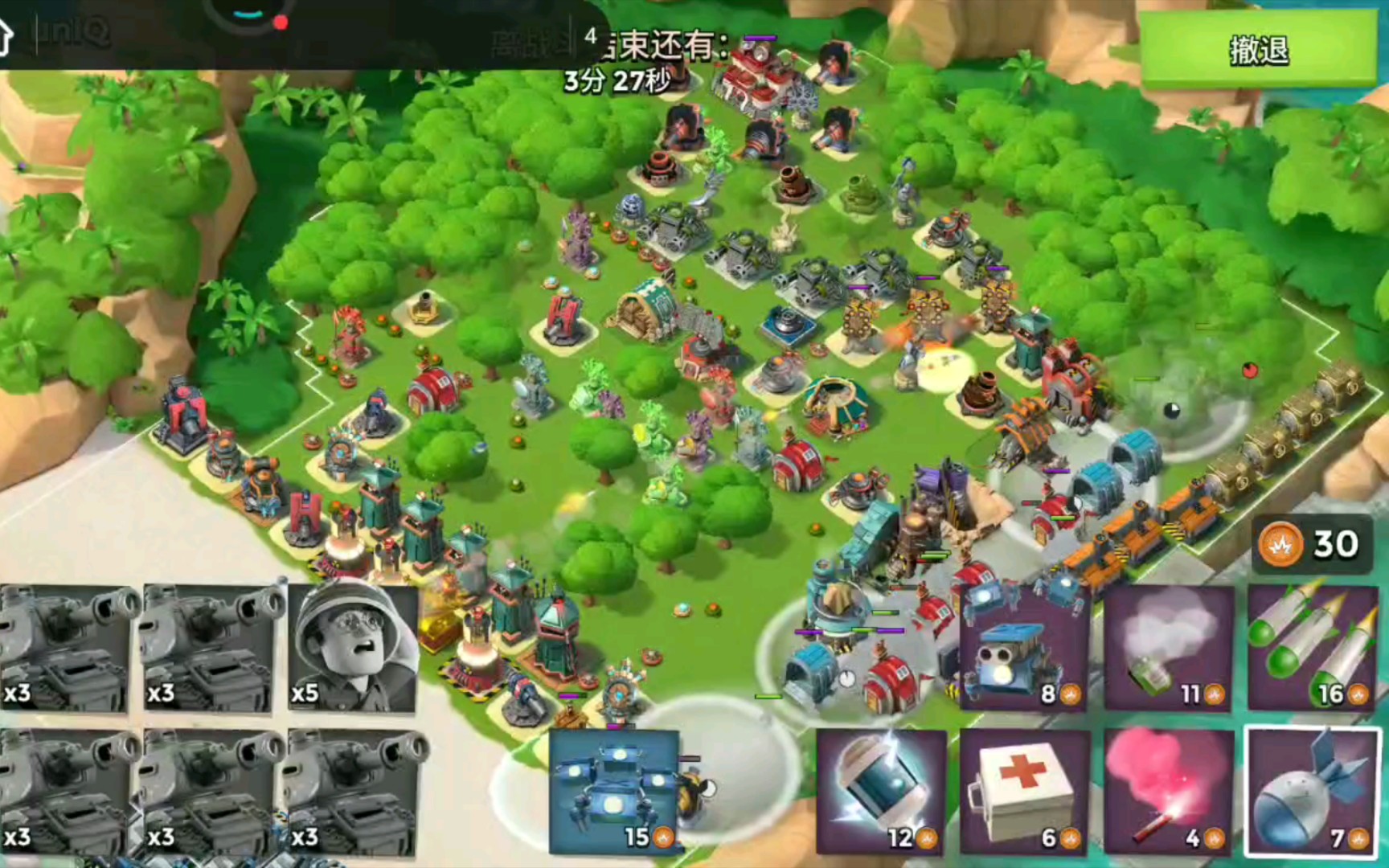Viewport: 1389px width, 868px height.
Task: Activate the blue robot ability costing 15
Action: pos(615,792)
